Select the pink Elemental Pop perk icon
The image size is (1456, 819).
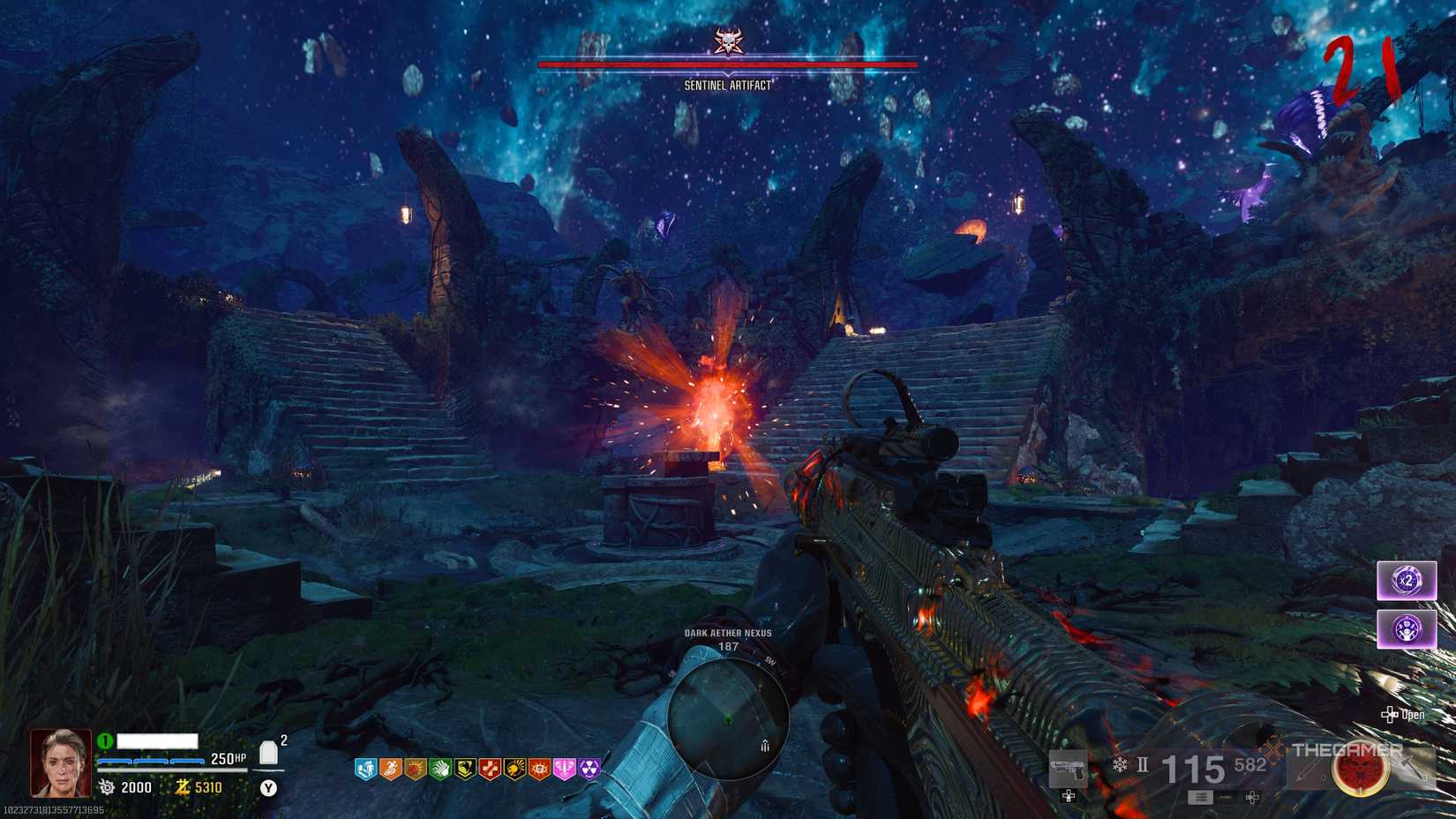pyautogui.click(x=564, y=770)
